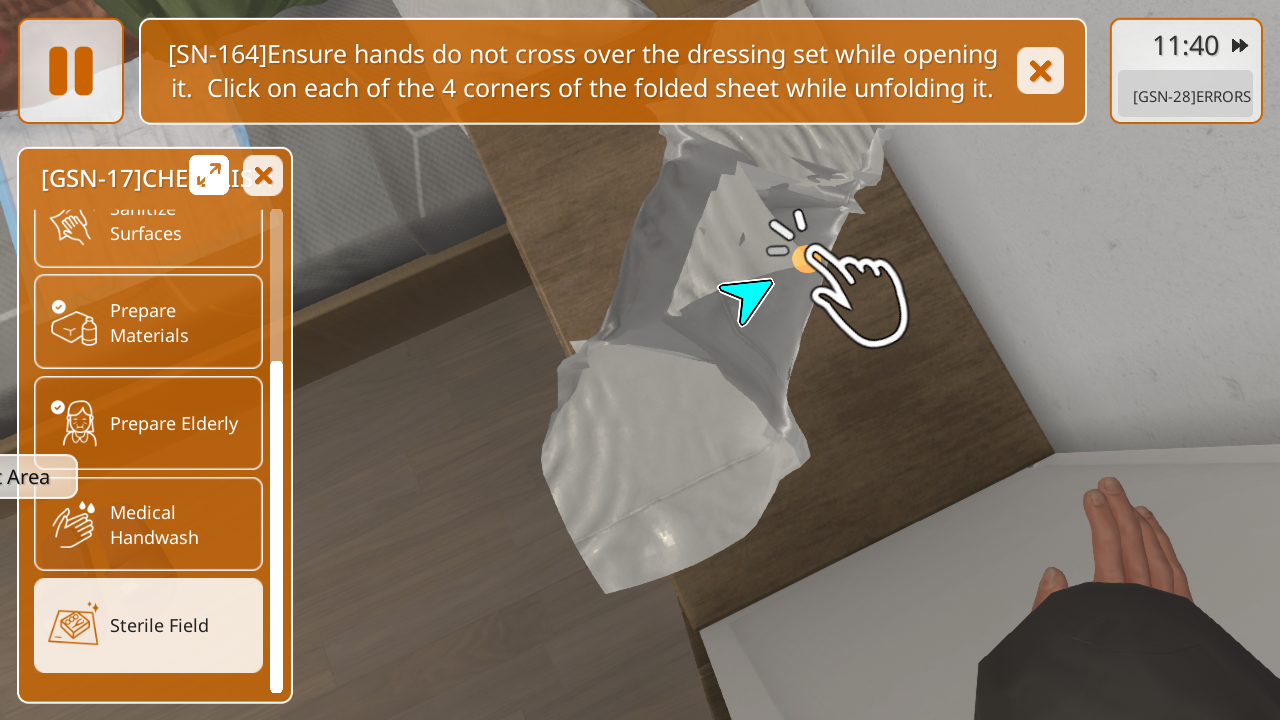Pause the simulation
Viewport: 1280px width, 720px height.
[x=71, y=71]
